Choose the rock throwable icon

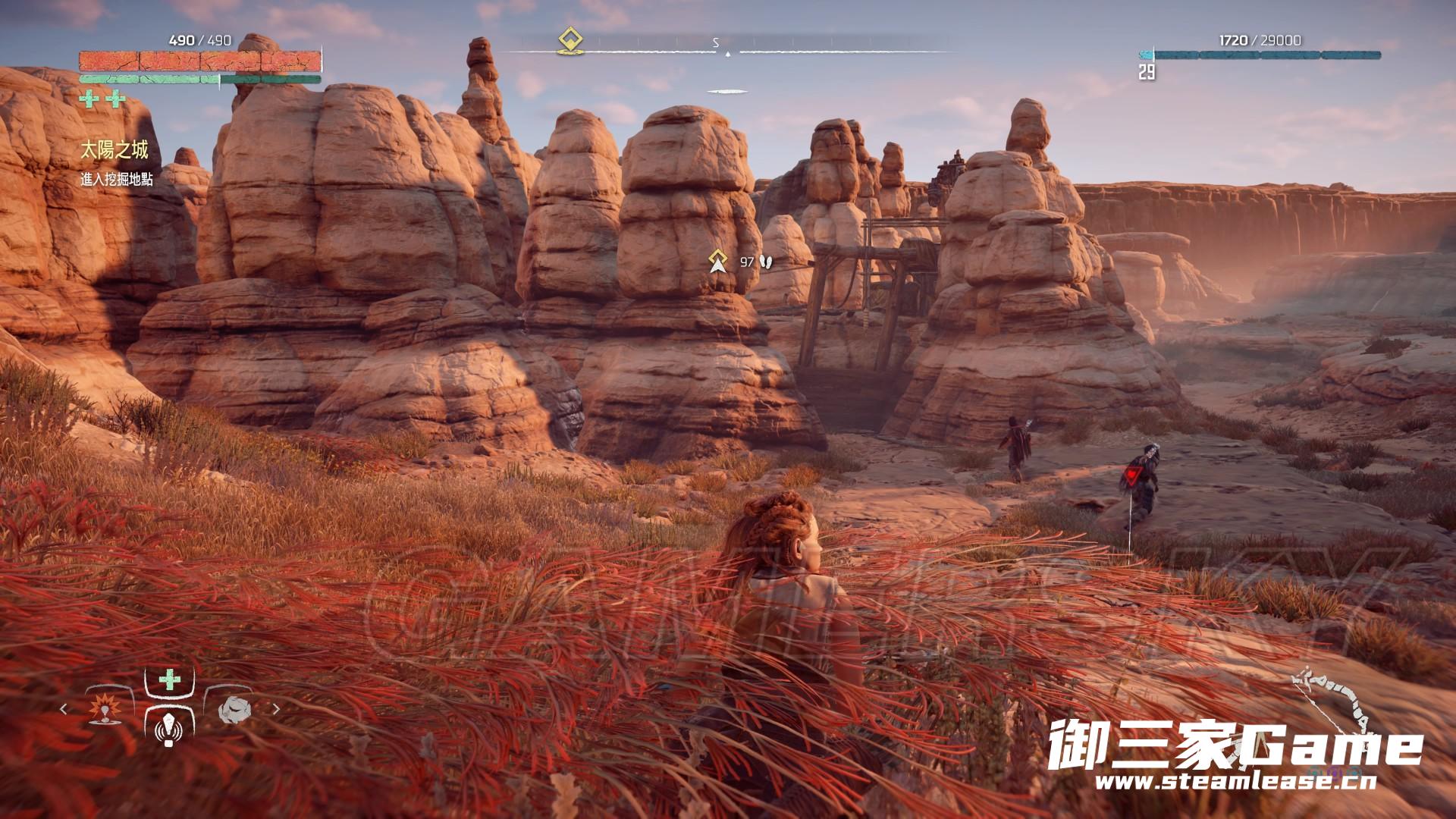click(x=234, y=709)
